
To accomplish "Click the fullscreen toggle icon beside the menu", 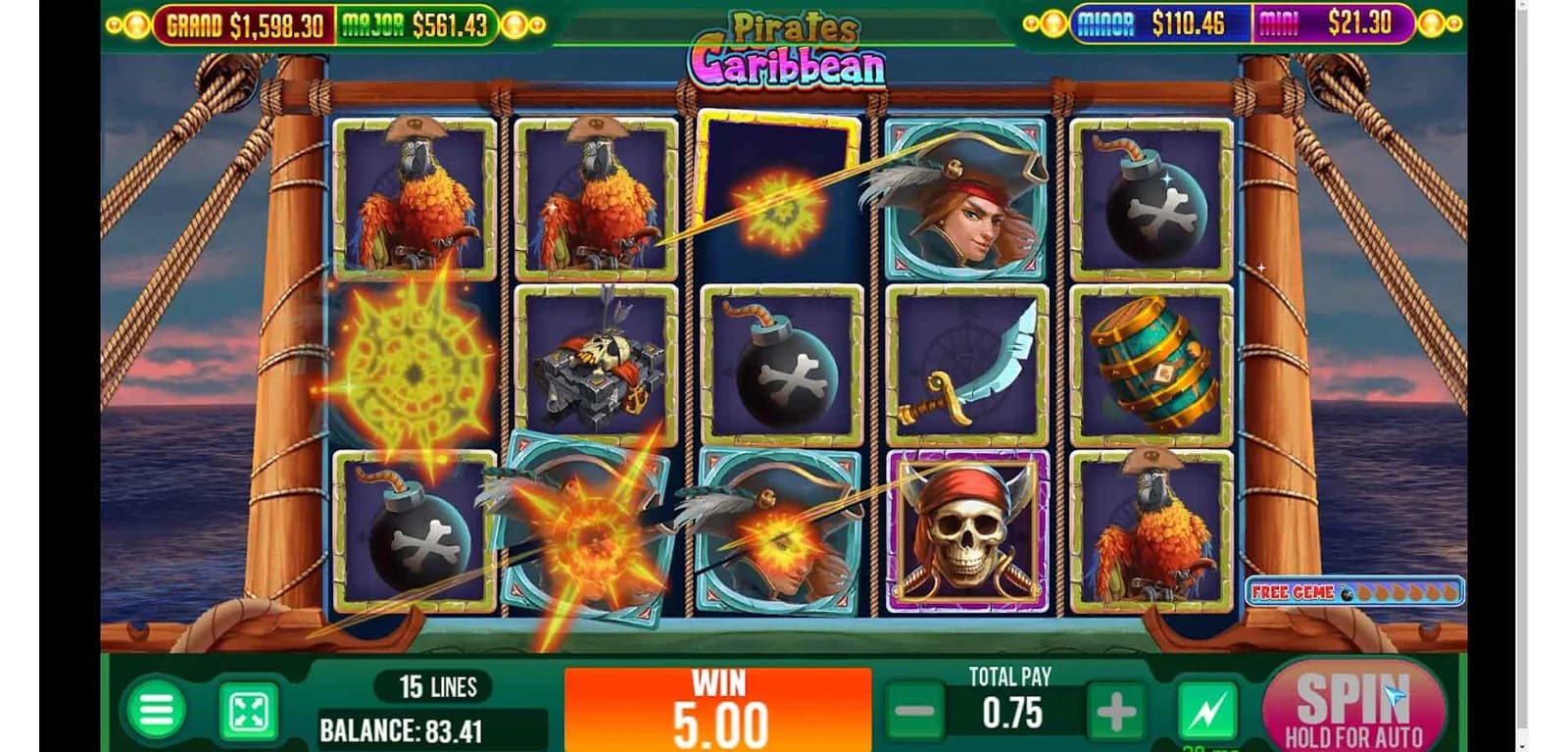I will pos(249,706).
